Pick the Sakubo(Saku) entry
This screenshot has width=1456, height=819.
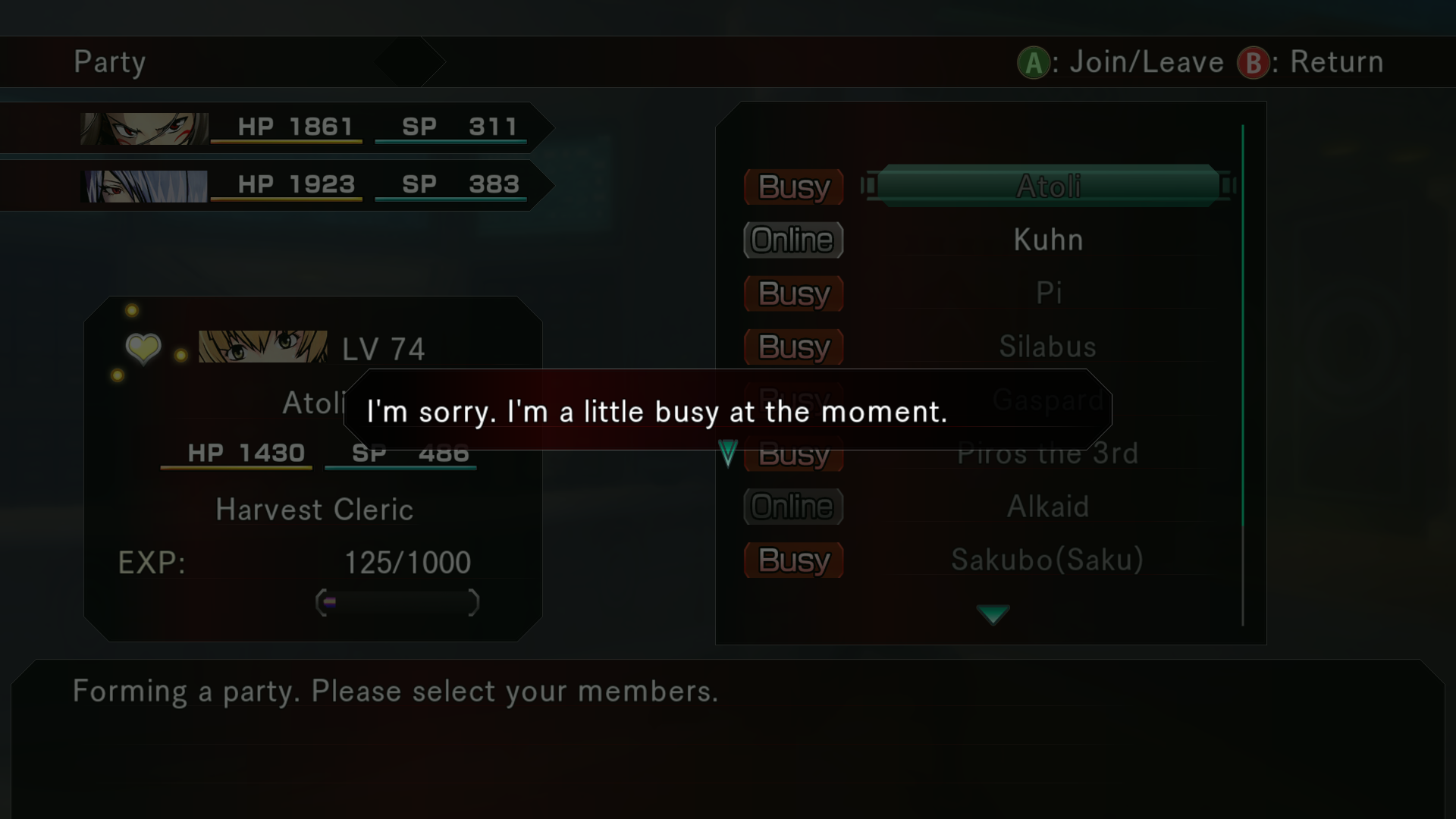coord(1048,560)
